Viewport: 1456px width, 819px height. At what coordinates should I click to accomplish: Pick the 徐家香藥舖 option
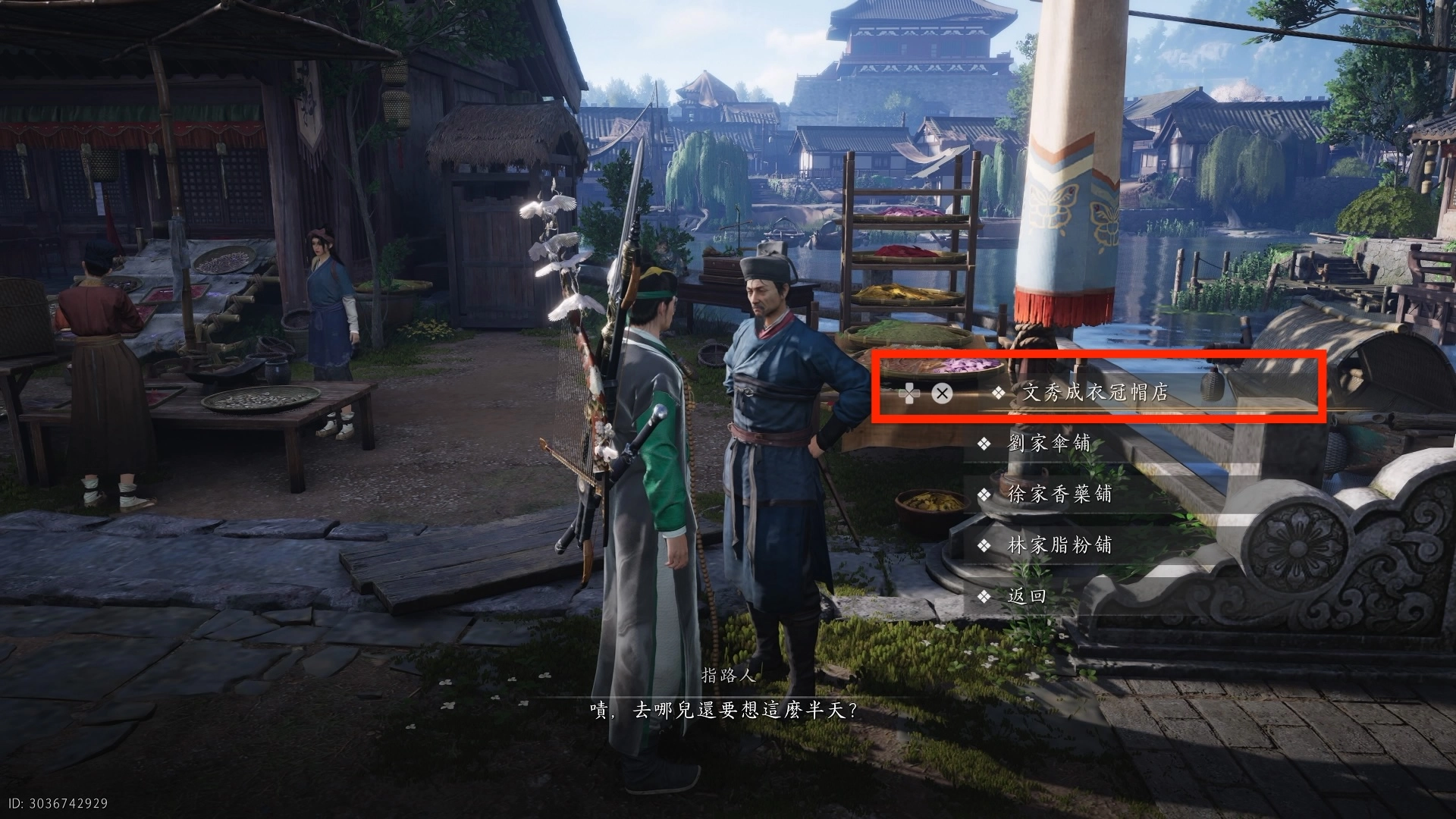click(x=1059, y=494)
